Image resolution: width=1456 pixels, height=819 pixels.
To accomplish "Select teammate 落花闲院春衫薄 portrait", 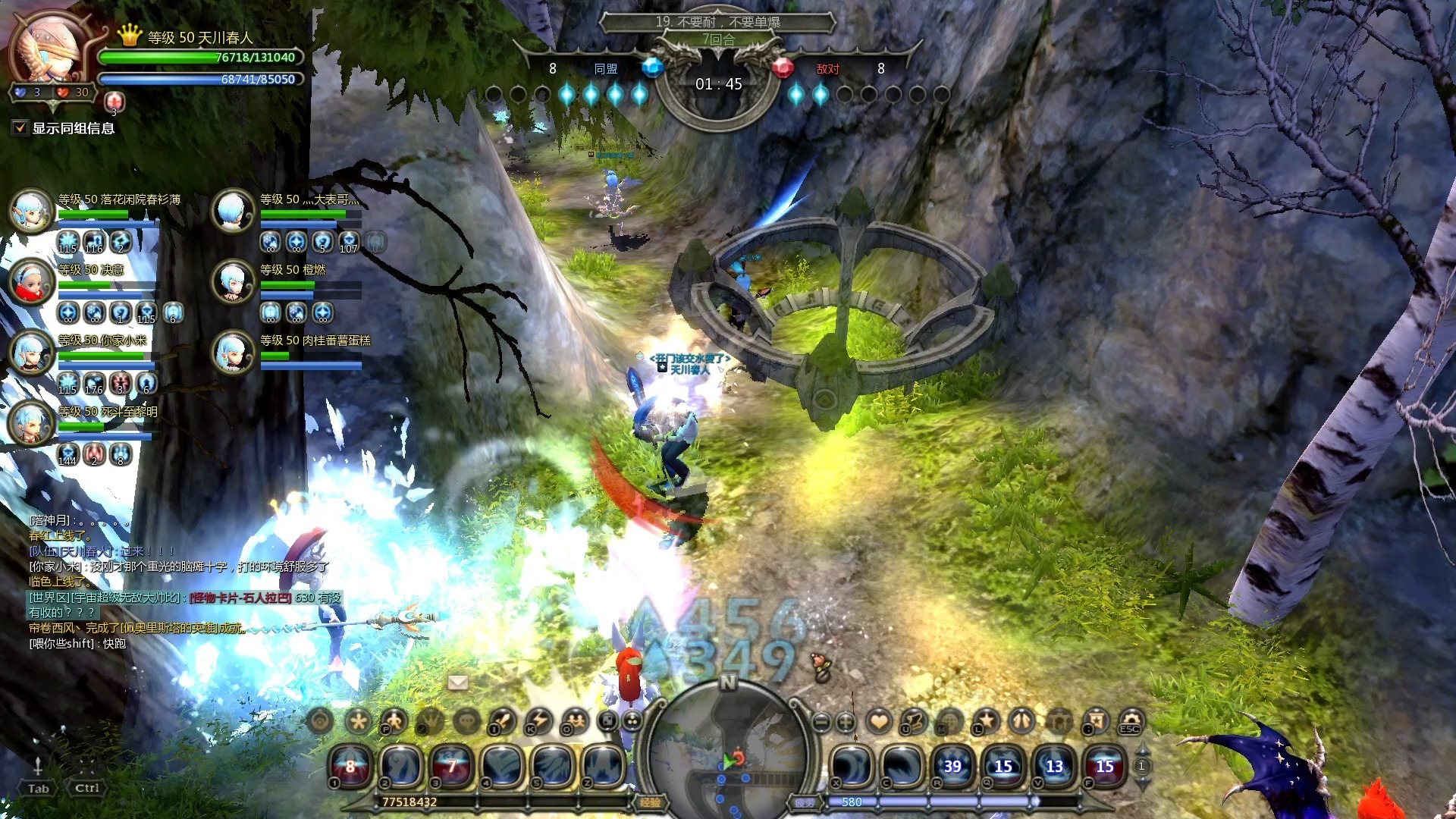I will point(30,210).
